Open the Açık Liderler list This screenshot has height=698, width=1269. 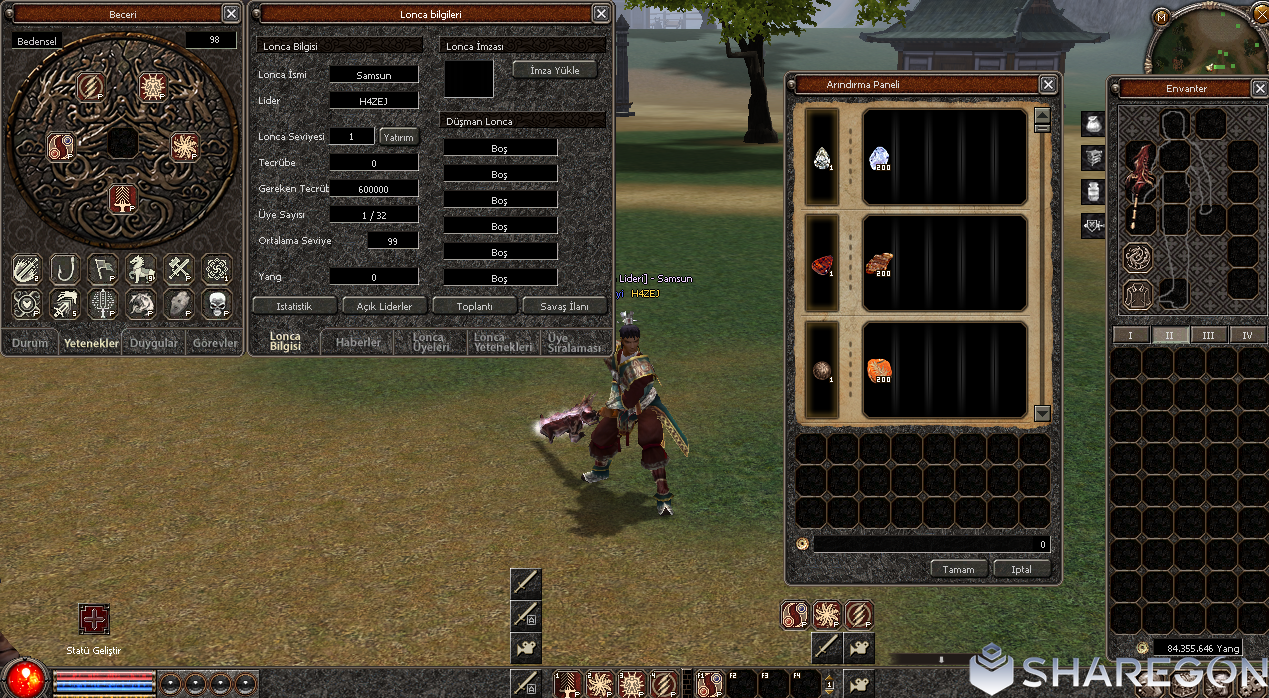click(385, 305)
